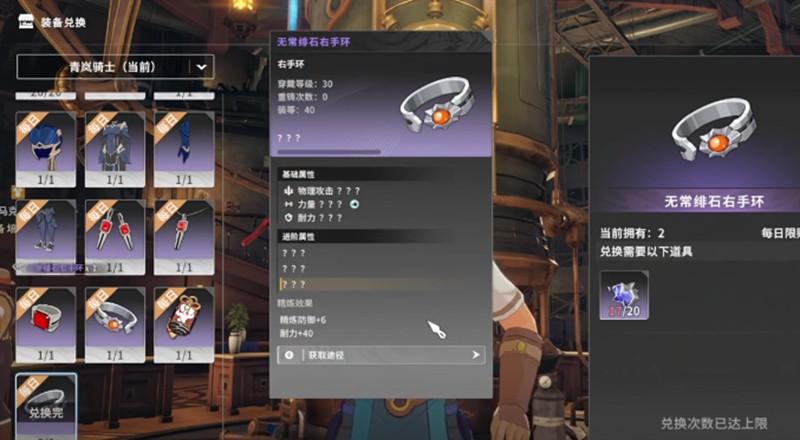Viewport: 800px width, 440px height.
Task: Click the exchange currency item icon
Action: 624,295
